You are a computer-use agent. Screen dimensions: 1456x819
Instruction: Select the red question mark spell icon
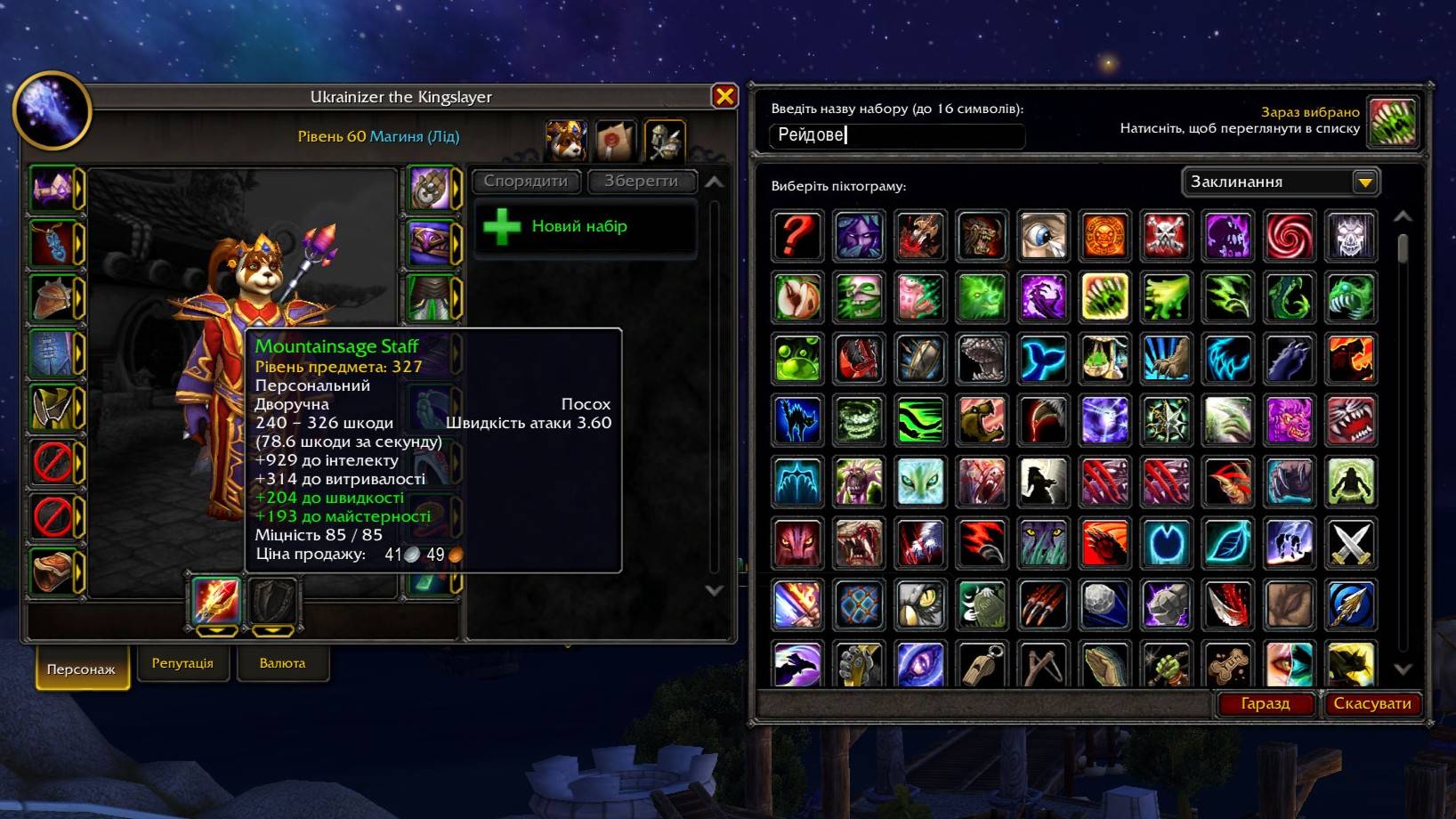pyautogui.click(x=797, y=235)
